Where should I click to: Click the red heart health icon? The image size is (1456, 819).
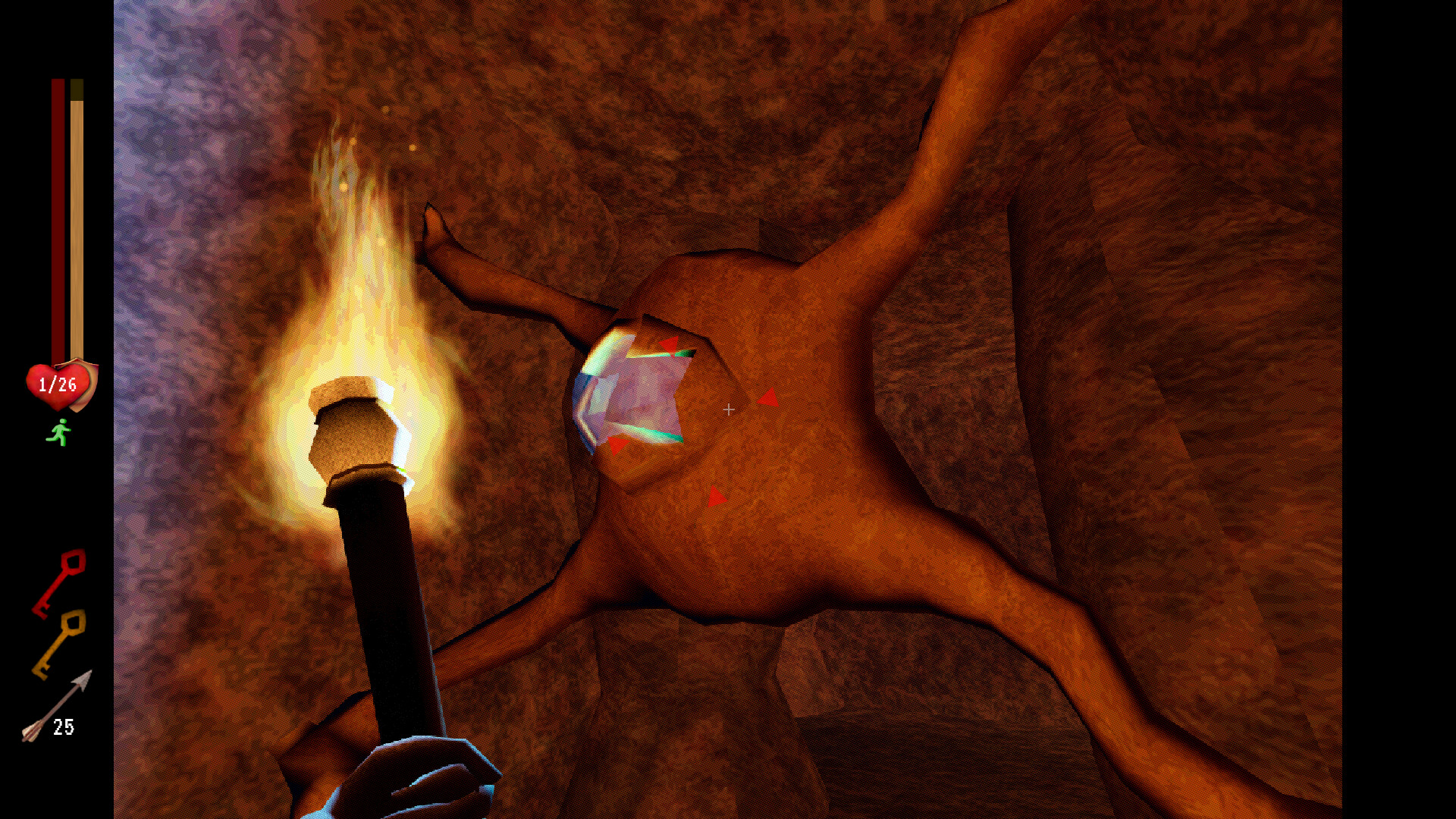coord(59,385)
